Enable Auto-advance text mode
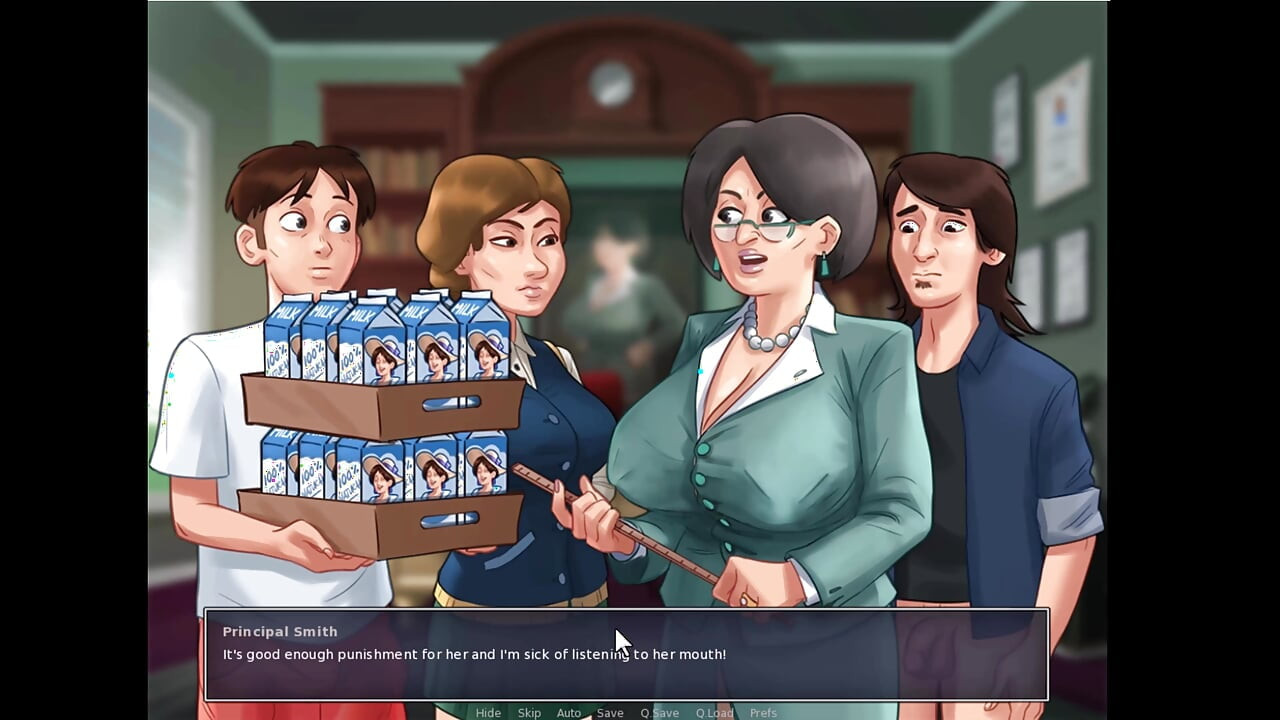This screenshot has height=720, width=1280. pos(568,712)
